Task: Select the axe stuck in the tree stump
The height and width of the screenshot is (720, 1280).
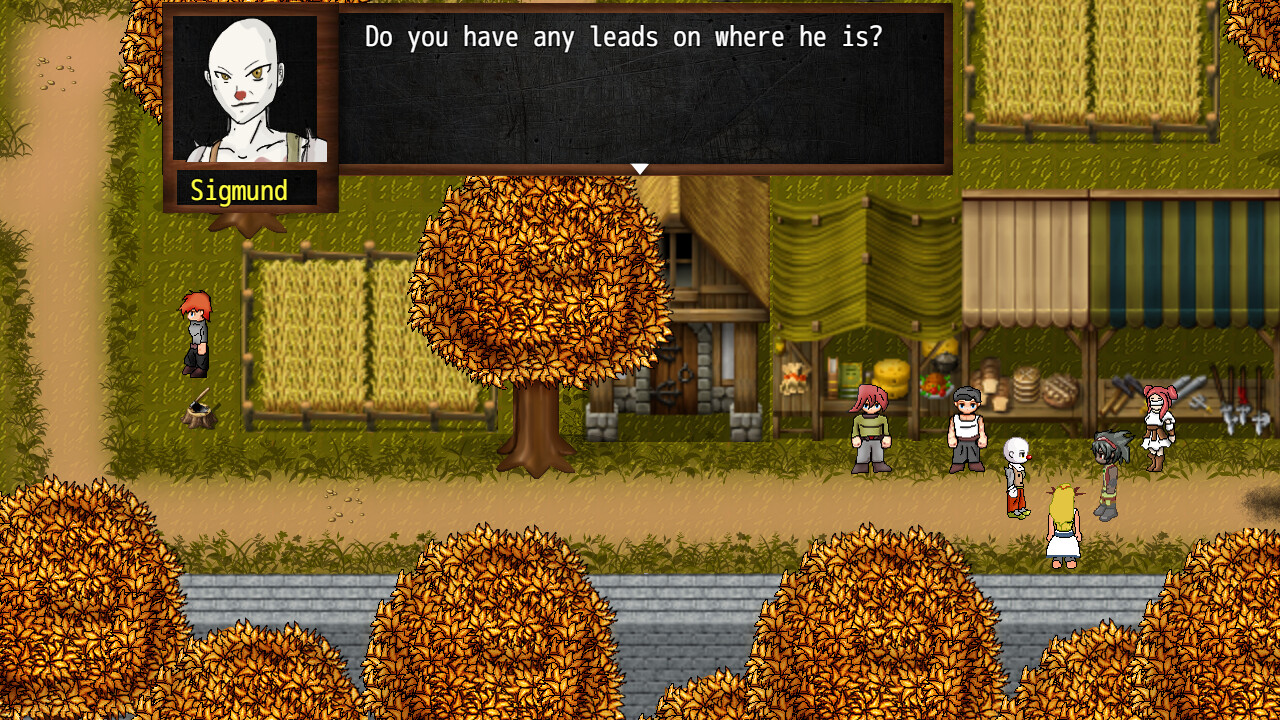Action: tap(199, 407)
